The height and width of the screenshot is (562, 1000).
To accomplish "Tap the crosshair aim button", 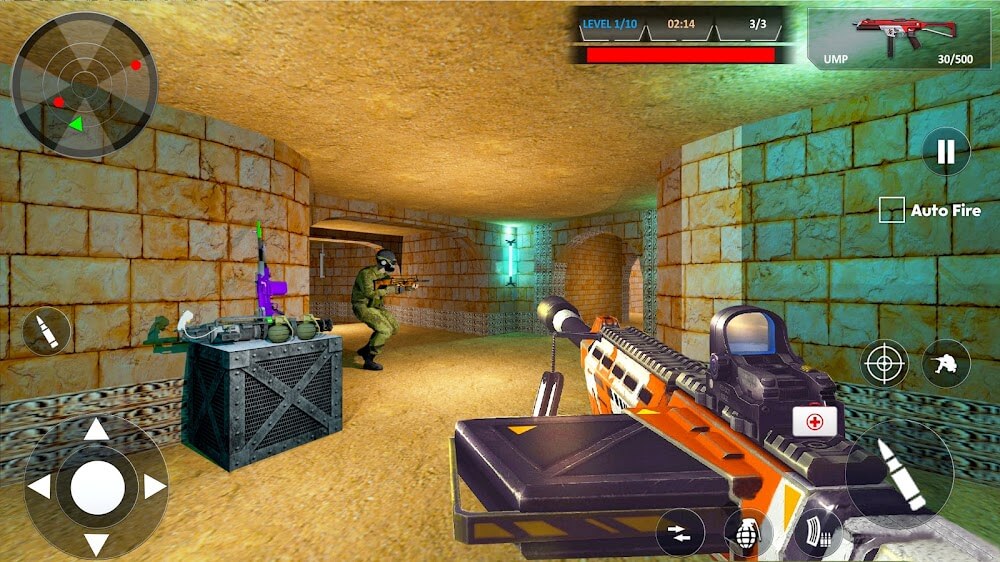I will [x=884, y=363].
